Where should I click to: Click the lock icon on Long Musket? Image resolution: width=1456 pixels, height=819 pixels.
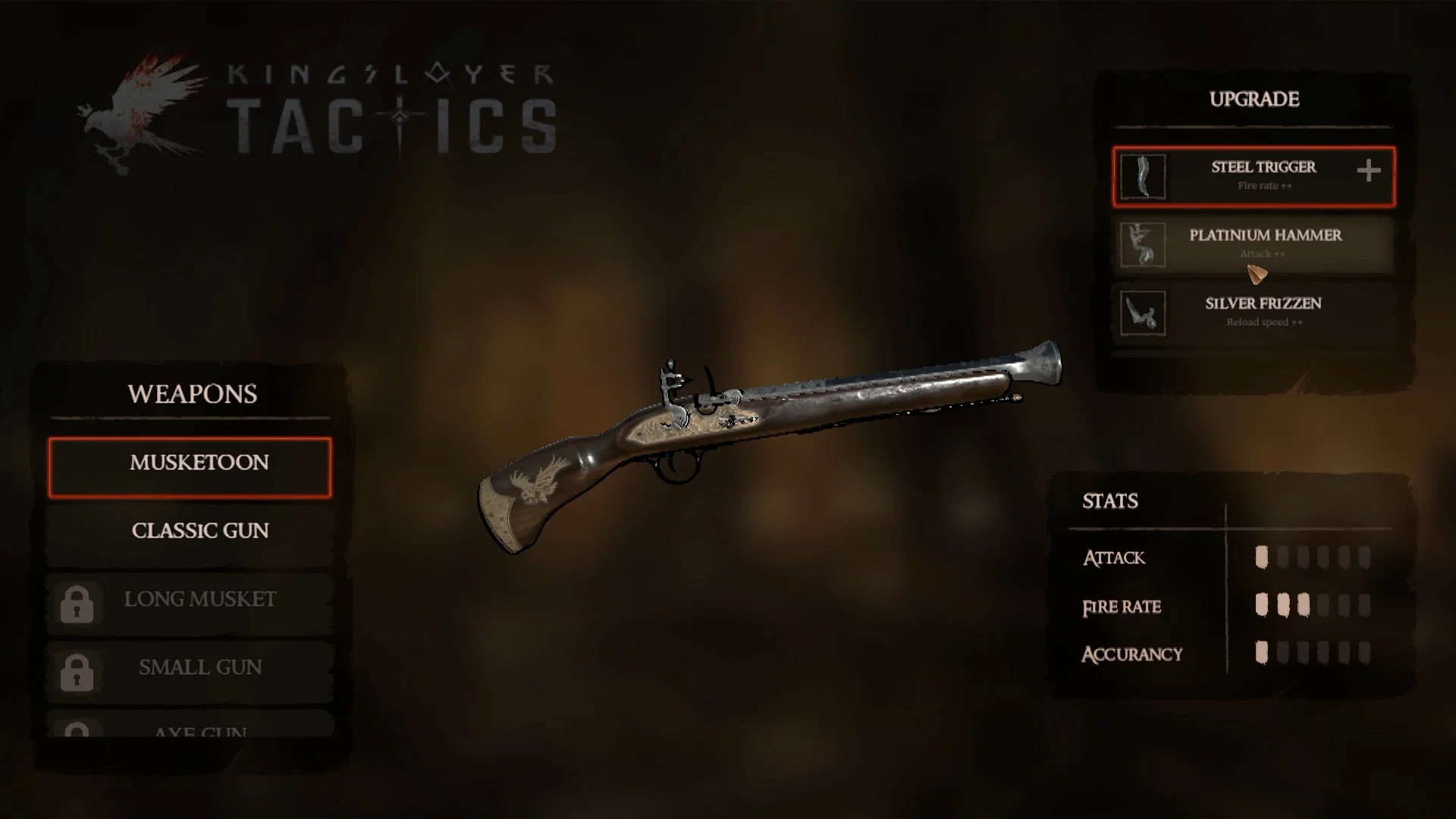[x=77, y=601]
